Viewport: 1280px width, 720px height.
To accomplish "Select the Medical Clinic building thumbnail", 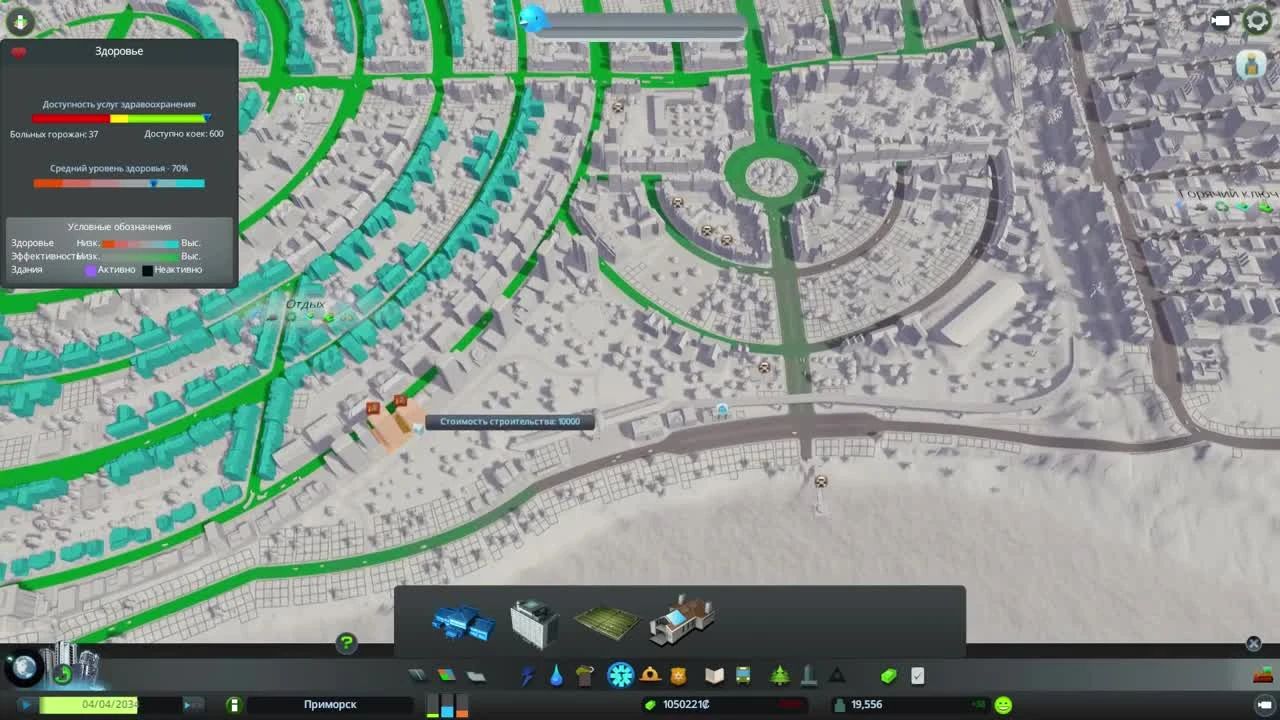I will (x=462, y=621).
